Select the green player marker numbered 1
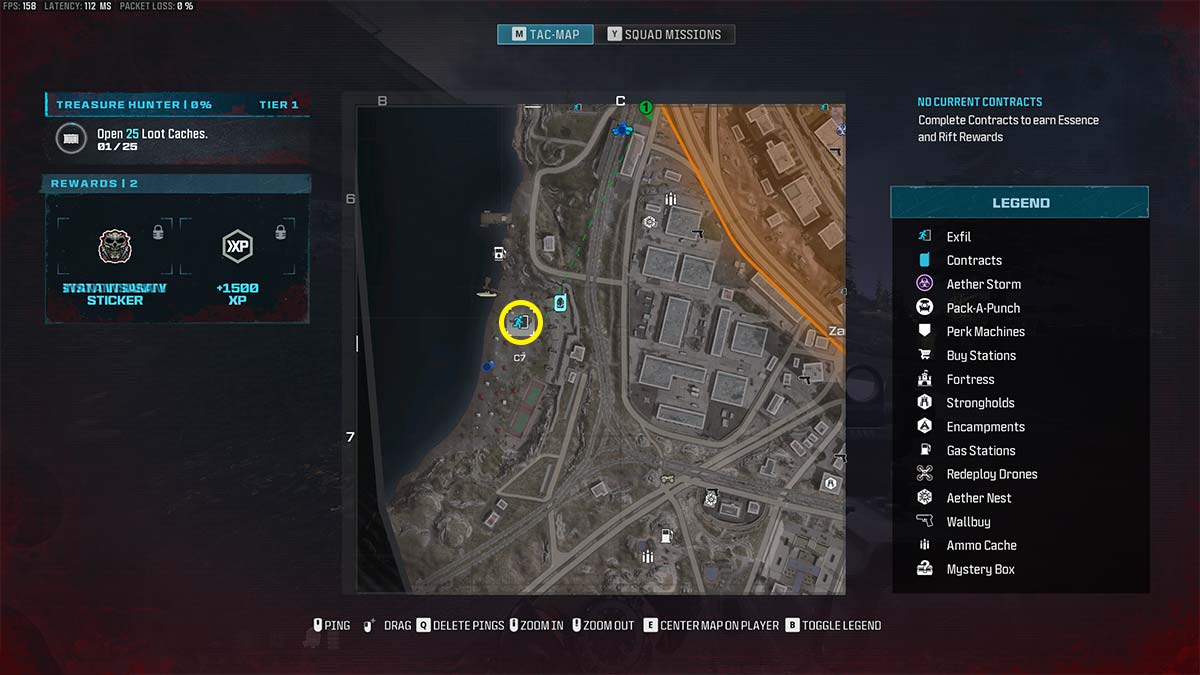 (646, 107)
